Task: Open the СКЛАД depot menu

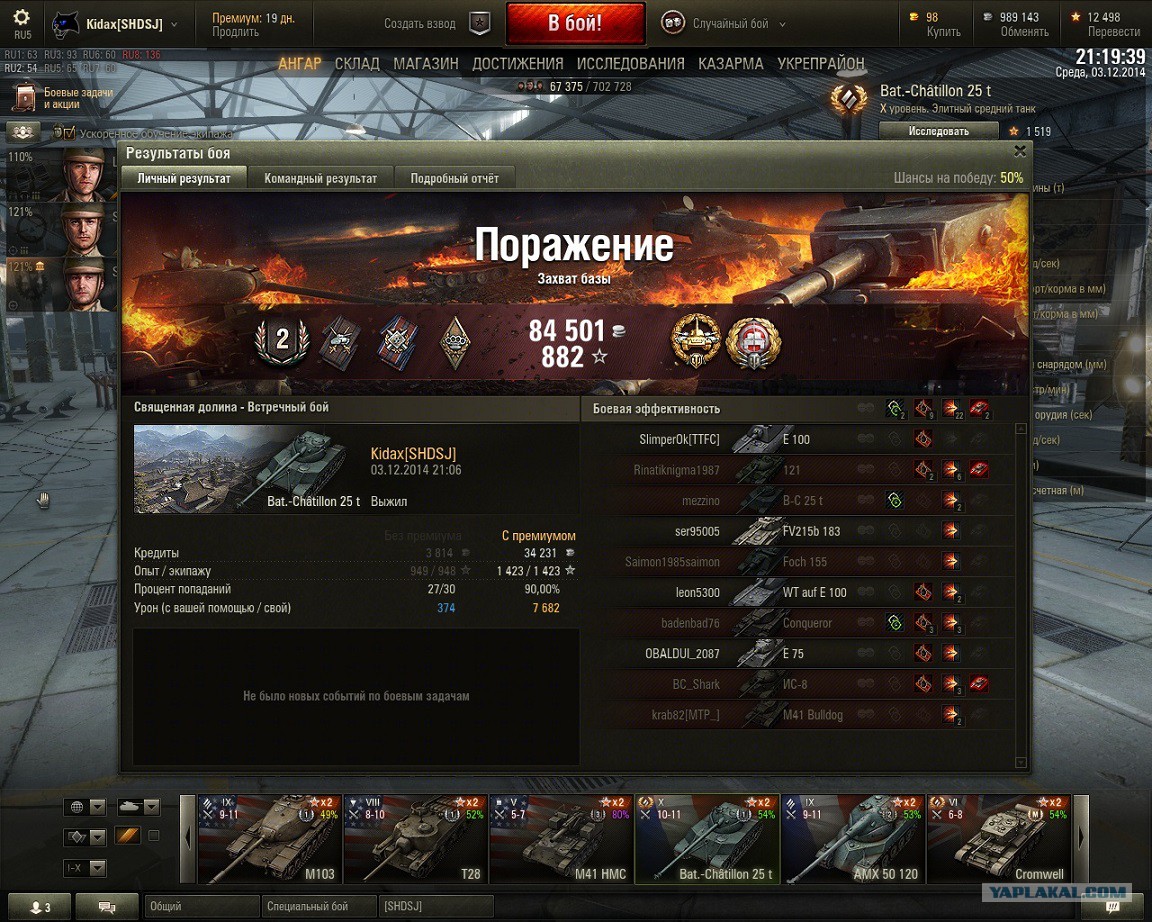Action: tap(357, 63)
